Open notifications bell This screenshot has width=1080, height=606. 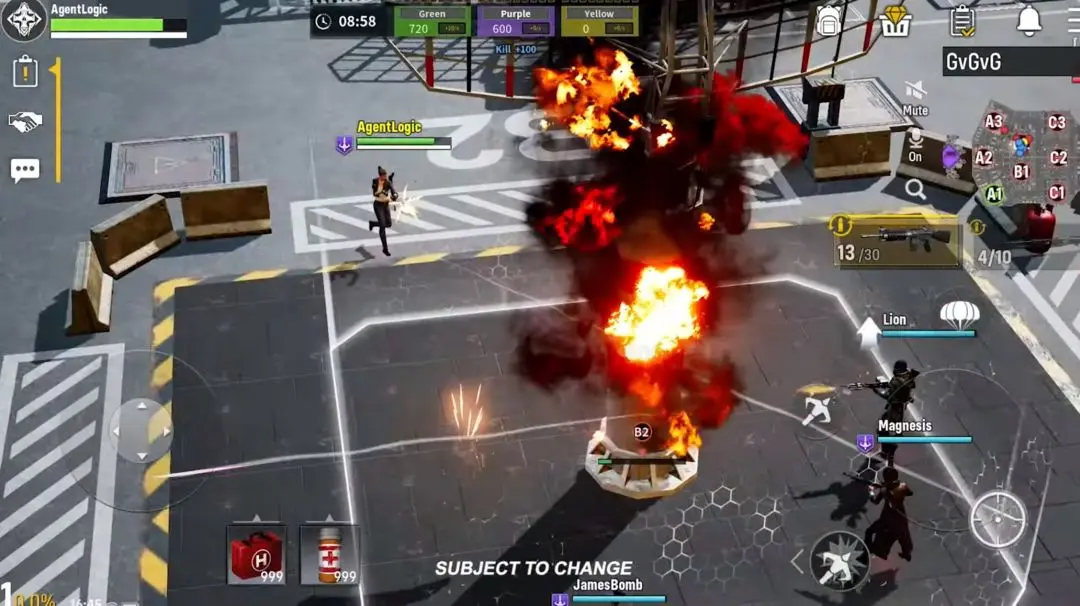coord(1029,20)
